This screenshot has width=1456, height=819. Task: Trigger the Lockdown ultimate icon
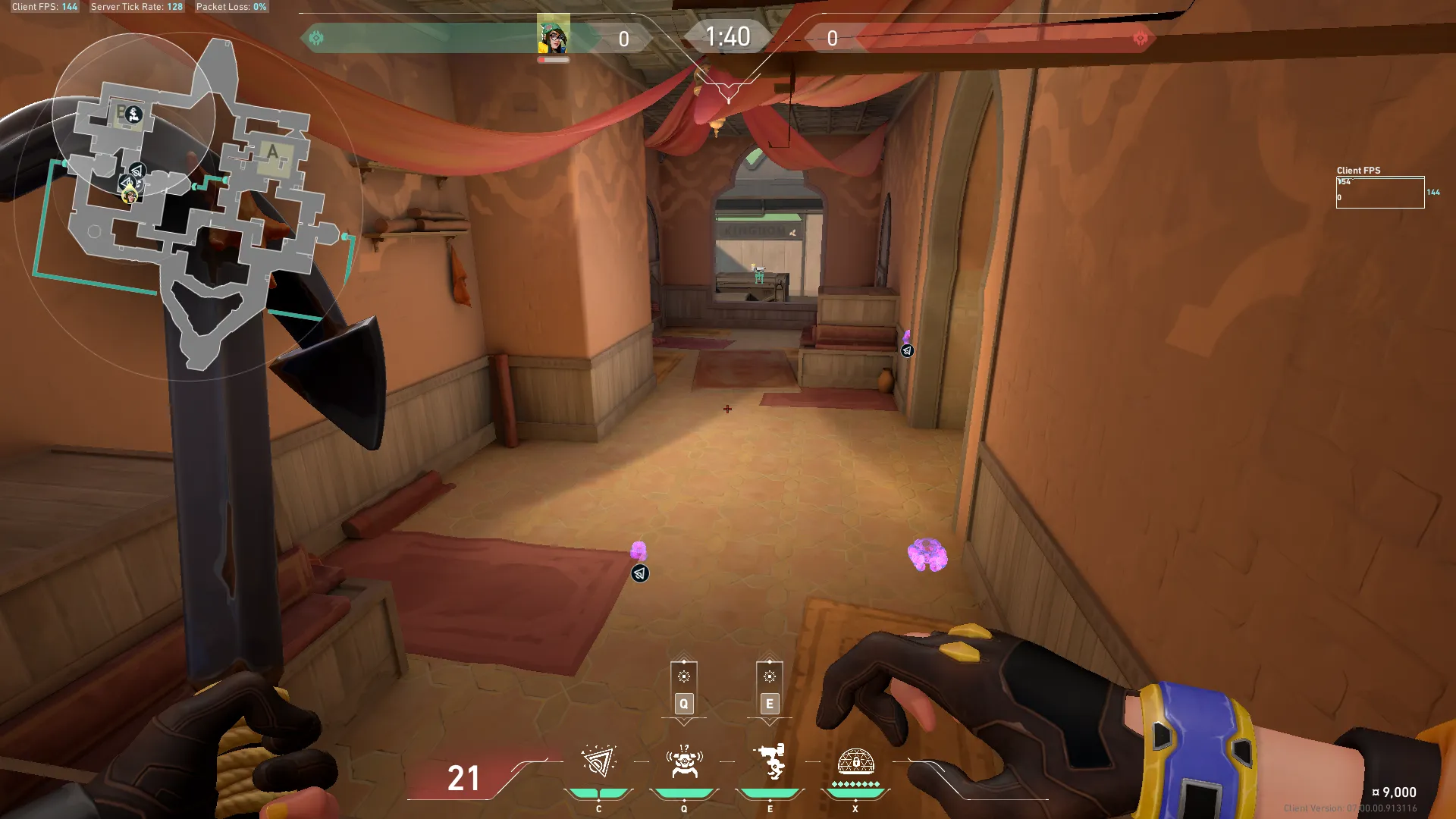pyautogui.click(x=855, y=762)
